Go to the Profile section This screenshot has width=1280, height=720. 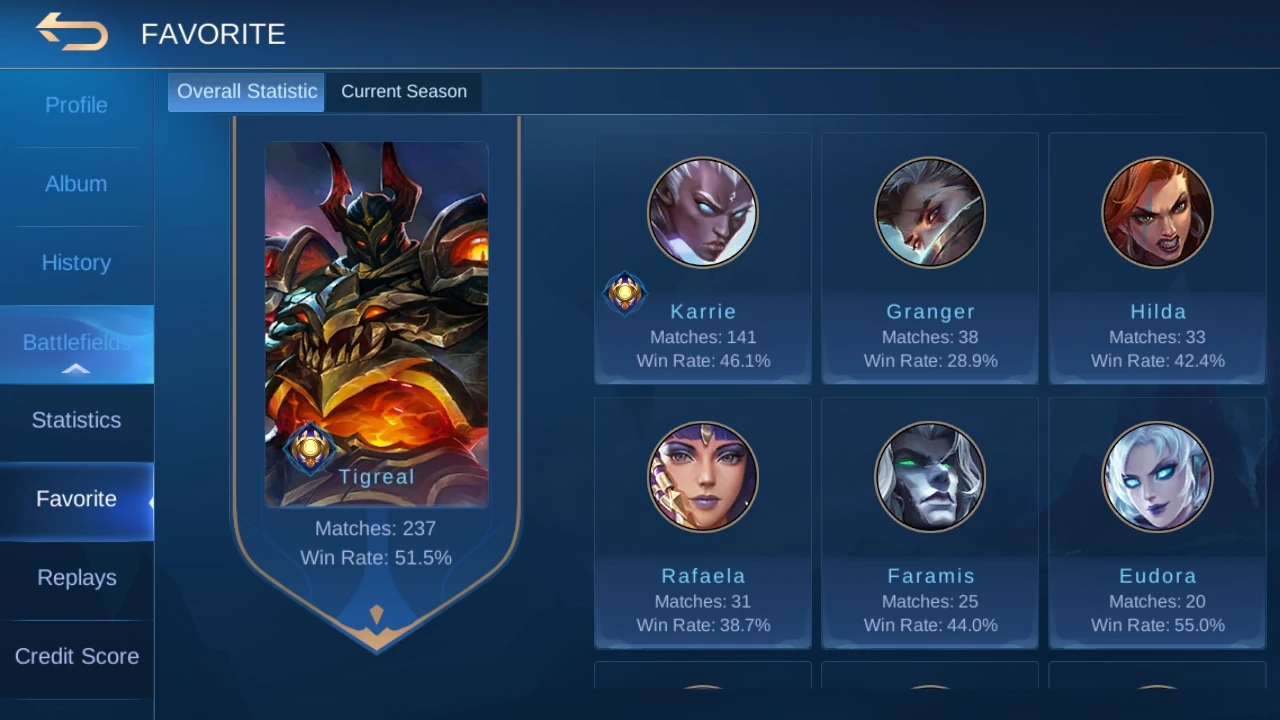[x=76, y=105]
